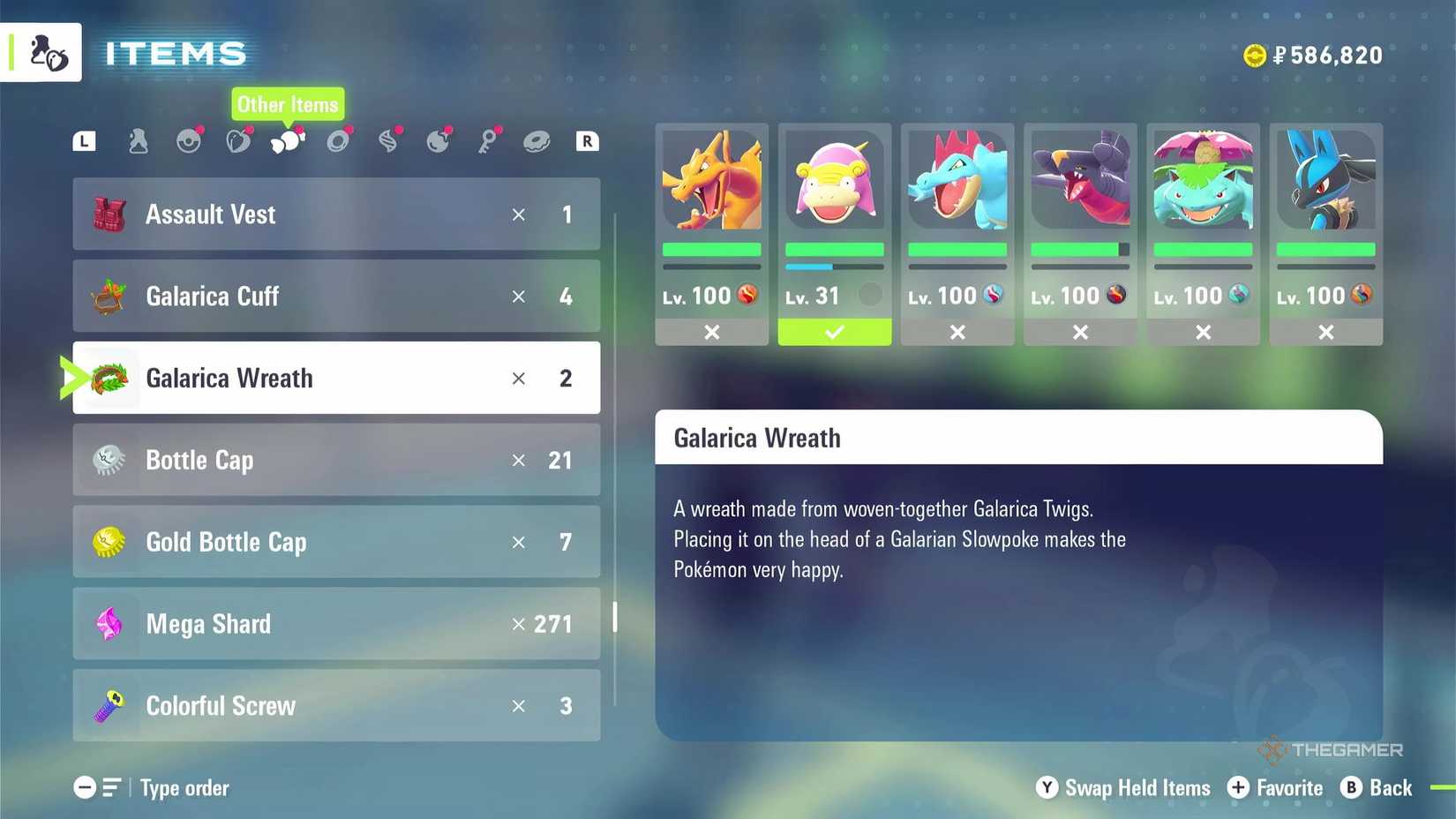Open the Treasures donut category icon
1456x819 pixels.
pyautogui.click(x=538, y=141)
